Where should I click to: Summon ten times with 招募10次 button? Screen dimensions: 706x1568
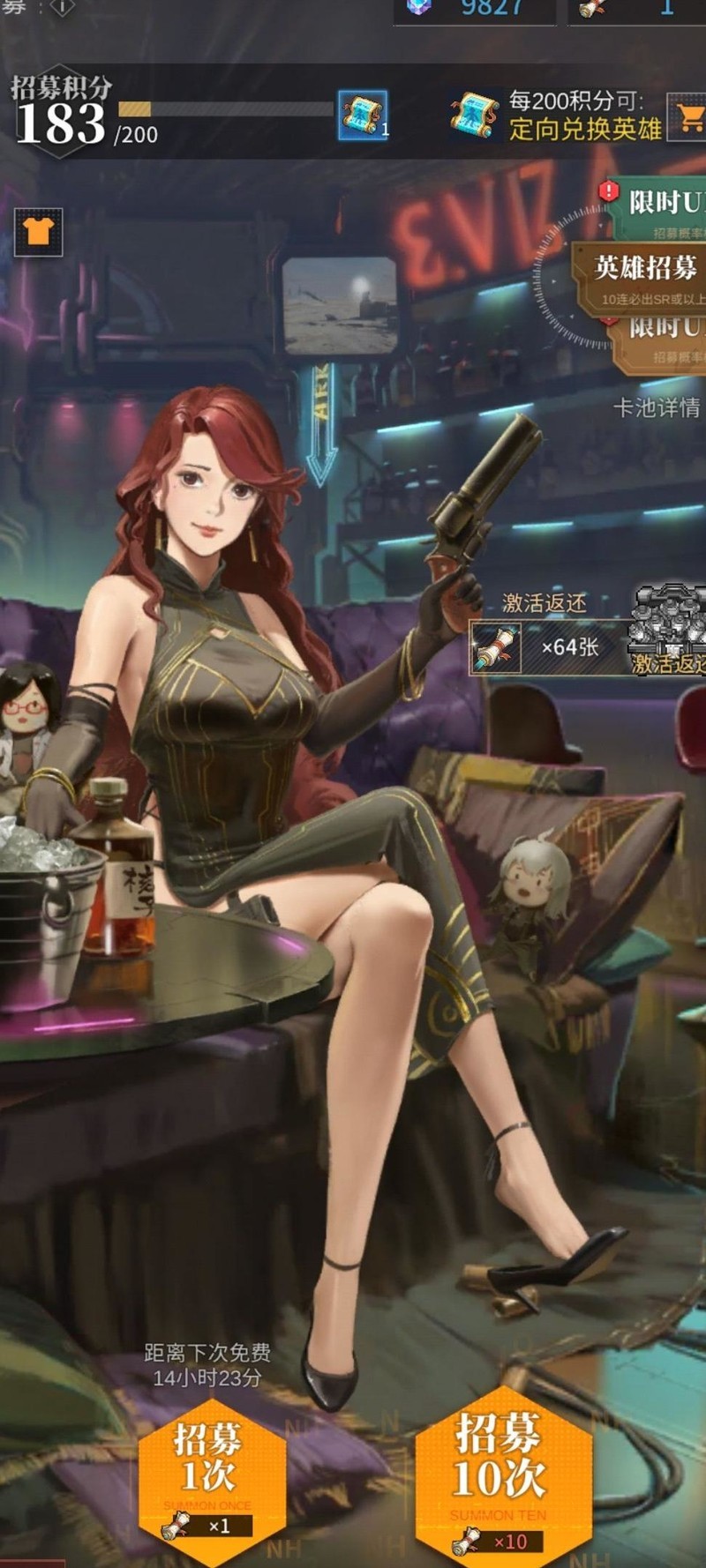click(500, 1471)
